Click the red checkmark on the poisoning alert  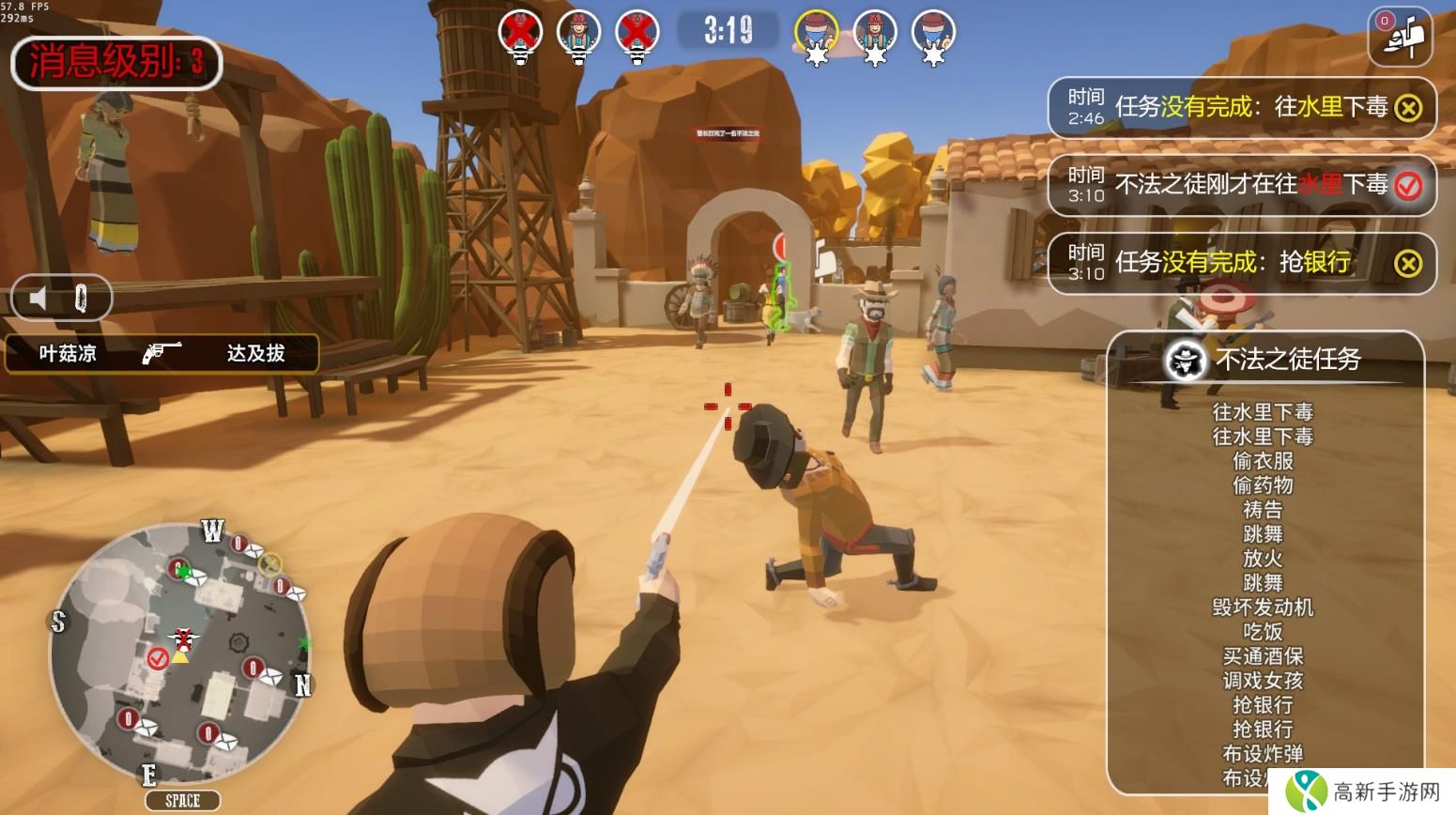[1407, 186]
